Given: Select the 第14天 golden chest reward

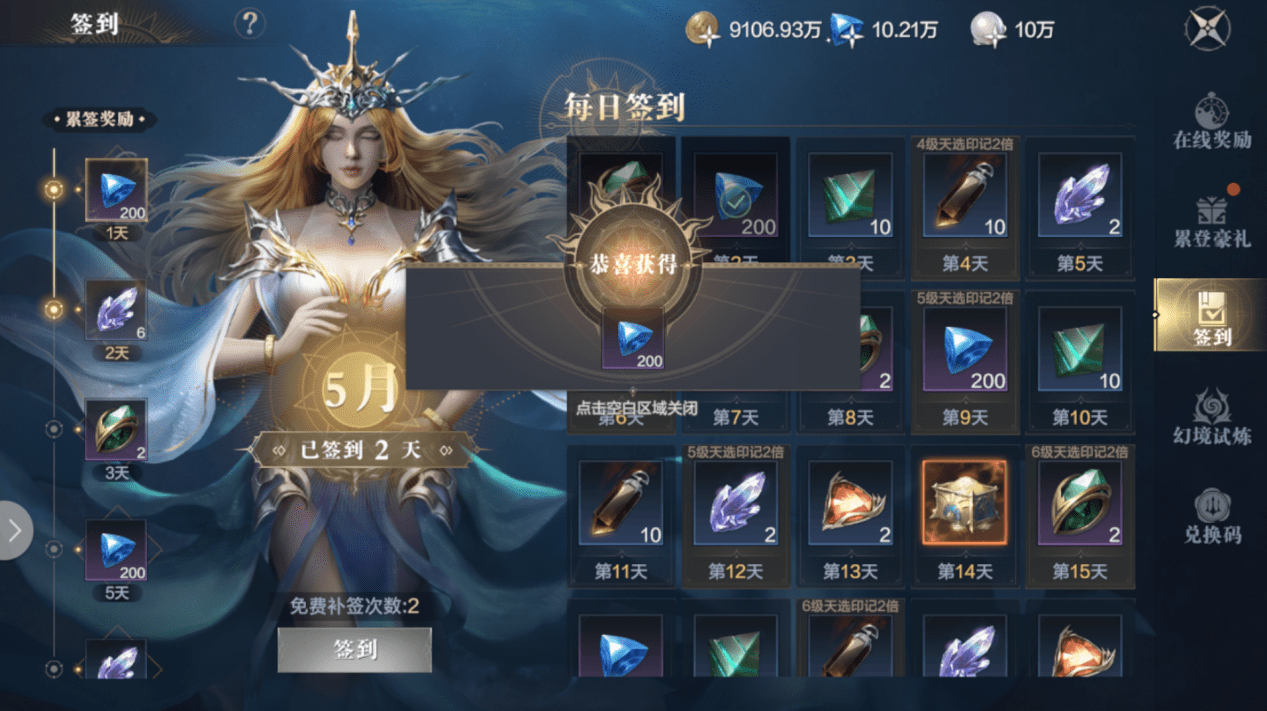Looking at the screenshot, I should (964, 503).
